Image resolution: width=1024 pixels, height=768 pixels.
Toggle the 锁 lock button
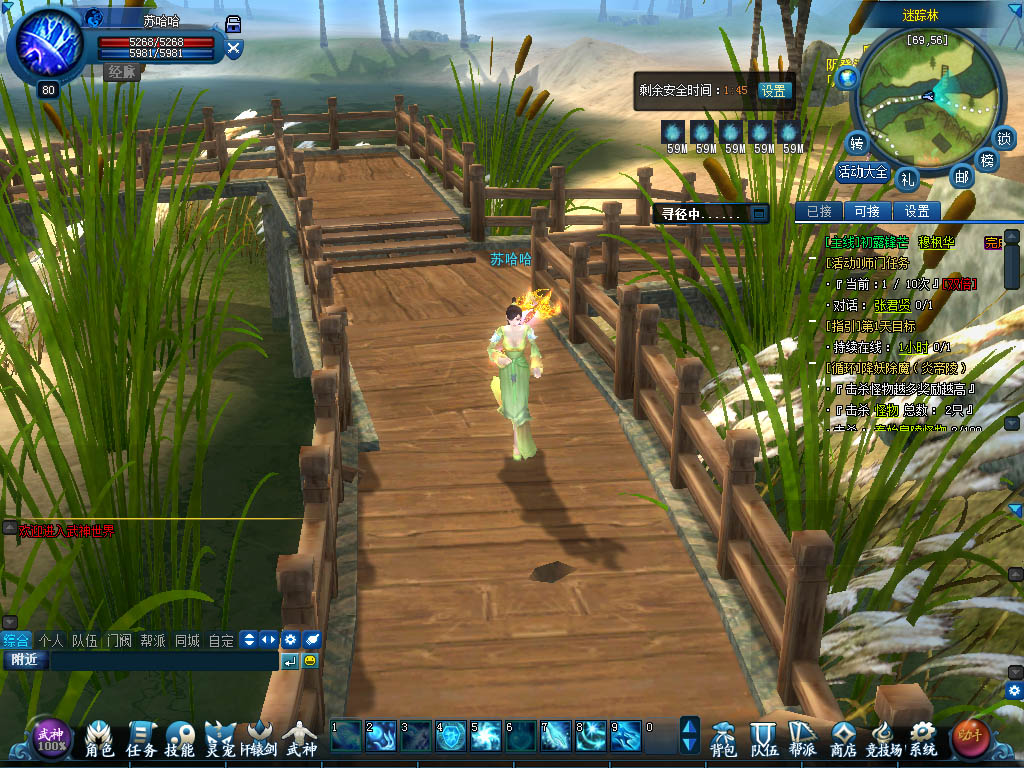(1003, 137)
